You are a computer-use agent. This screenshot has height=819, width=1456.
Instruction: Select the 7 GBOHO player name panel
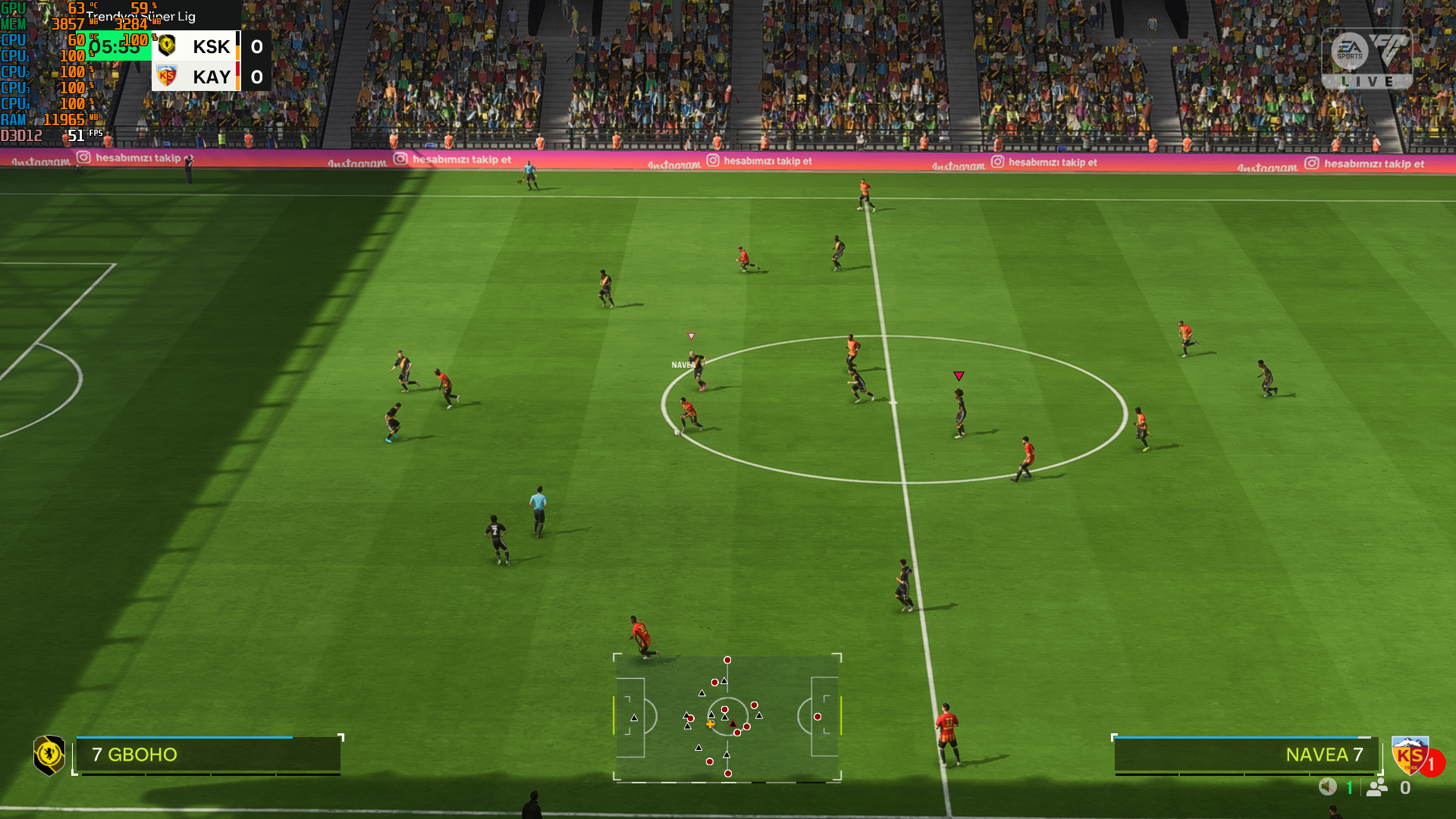click(208, 755)
